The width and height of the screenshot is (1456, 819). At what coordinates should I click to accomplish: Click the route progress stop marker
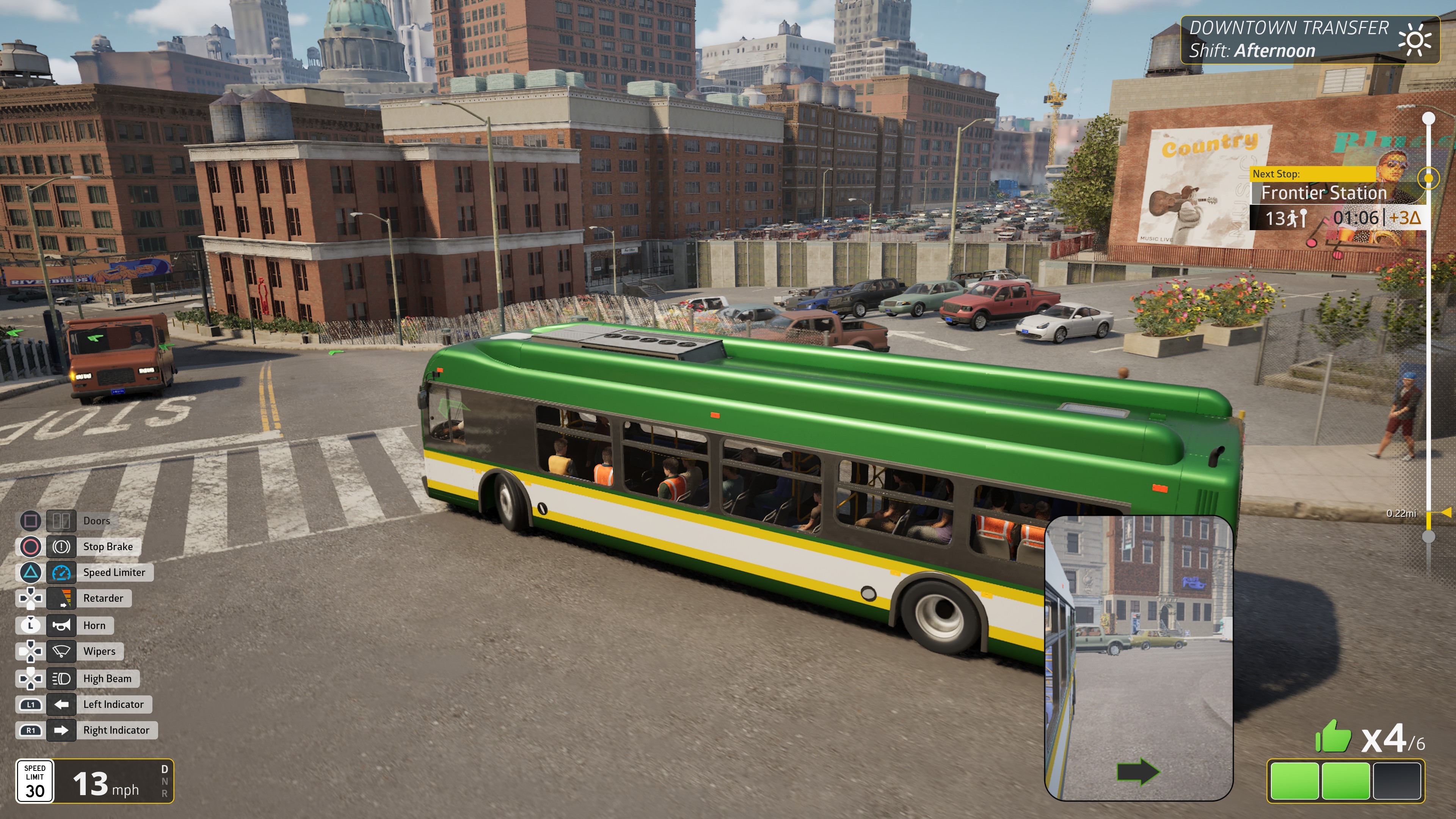(x=1428, y=179)
